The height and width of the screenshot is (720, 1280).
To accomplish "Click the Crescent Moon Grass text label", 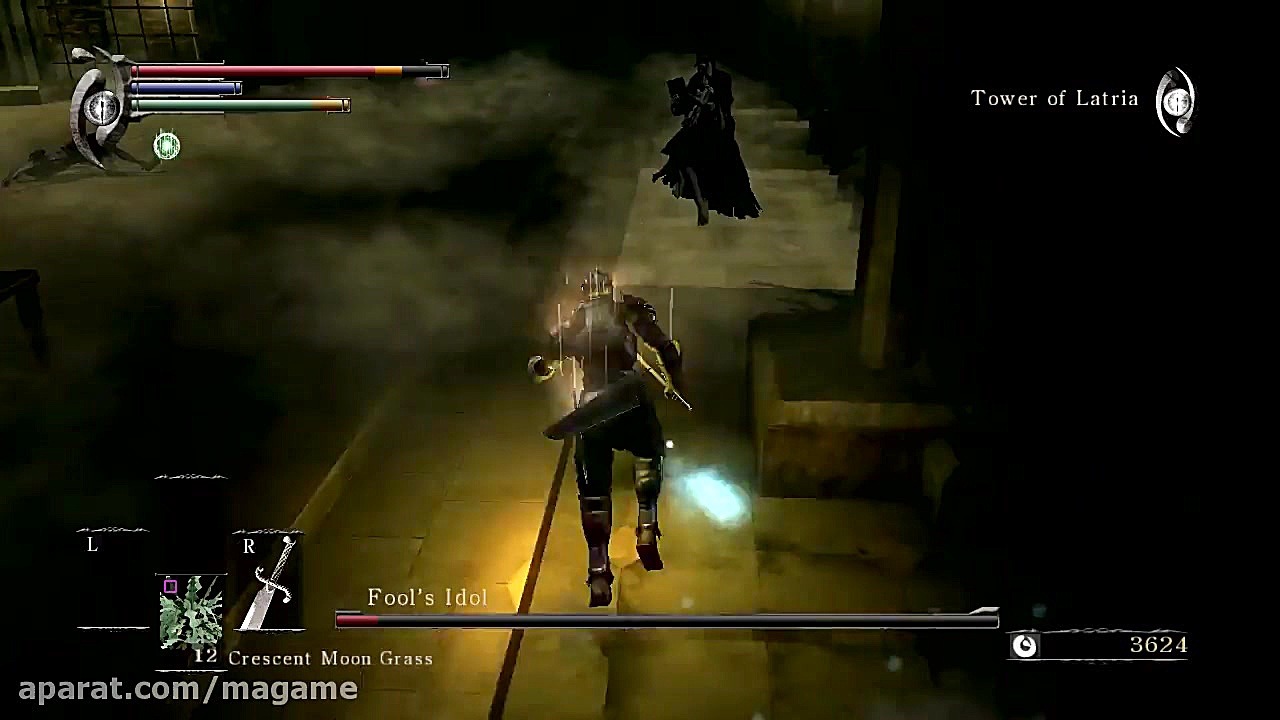I will [331, 658].
